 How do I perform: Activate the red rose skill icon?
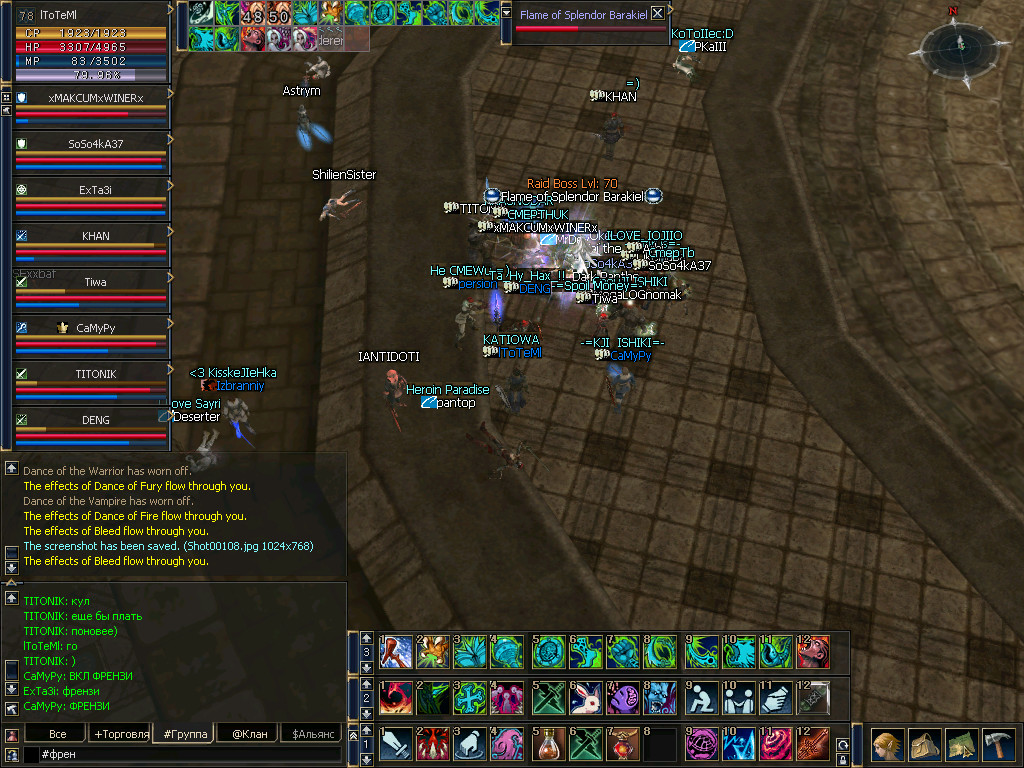click(774, 744)
